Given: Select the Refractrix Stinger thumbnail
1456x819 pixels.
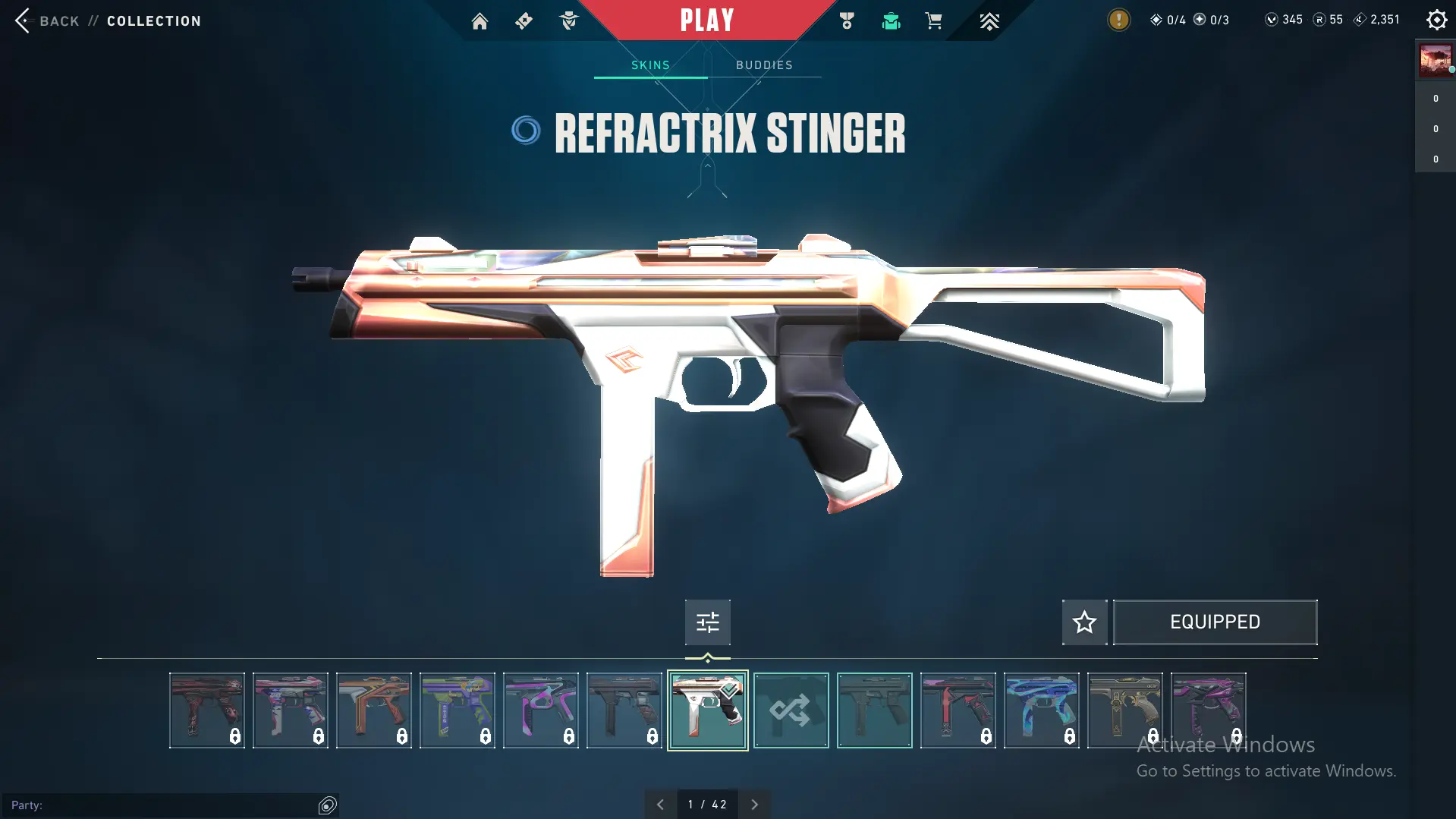Looking at the screenshot, I should coord(707,710).
